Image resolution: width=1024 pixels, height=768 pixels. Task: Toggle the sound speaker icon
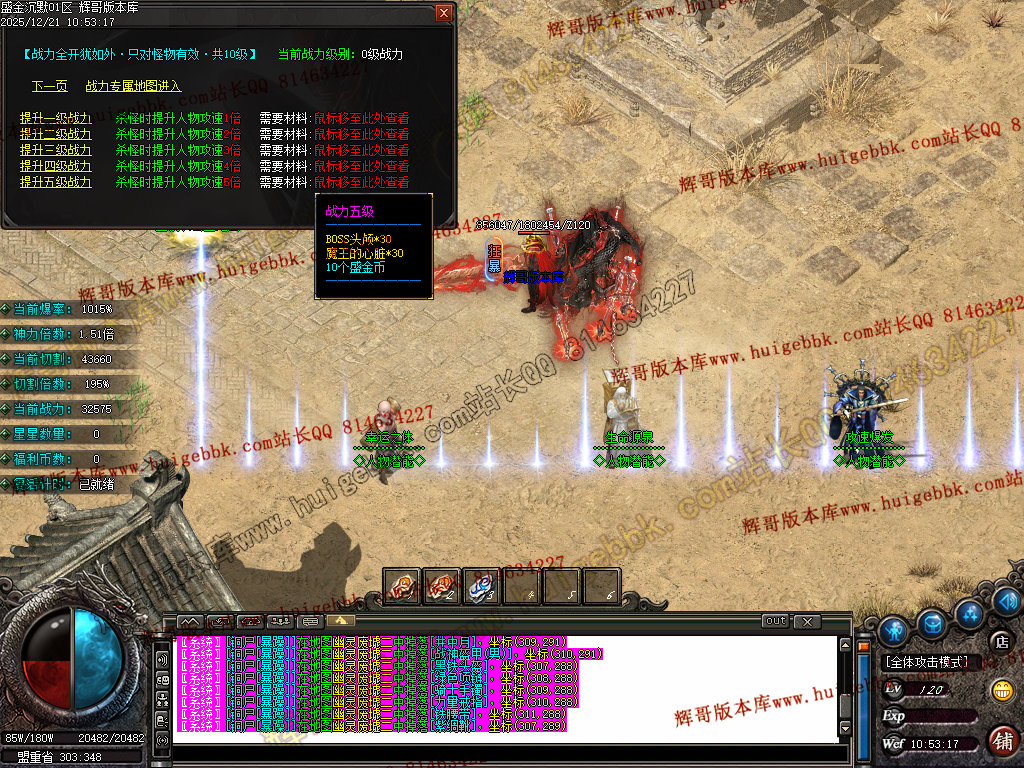[1006, 601]
